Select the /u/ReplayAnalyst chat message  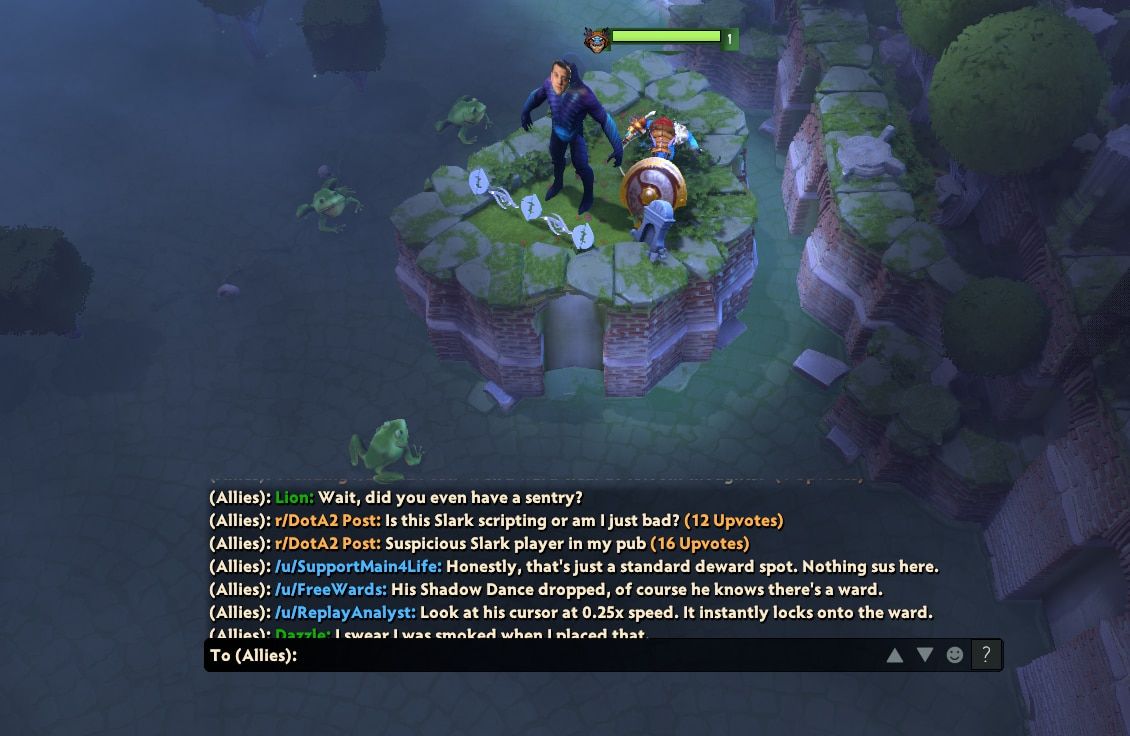[570, 612]
